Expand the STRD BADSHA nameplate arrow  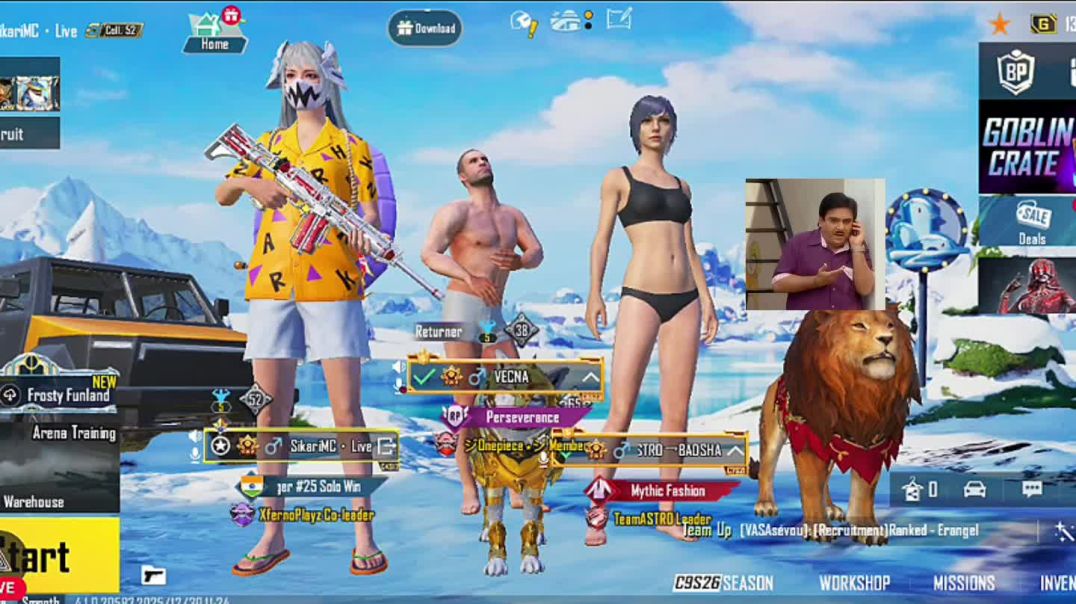click(735, 450)
